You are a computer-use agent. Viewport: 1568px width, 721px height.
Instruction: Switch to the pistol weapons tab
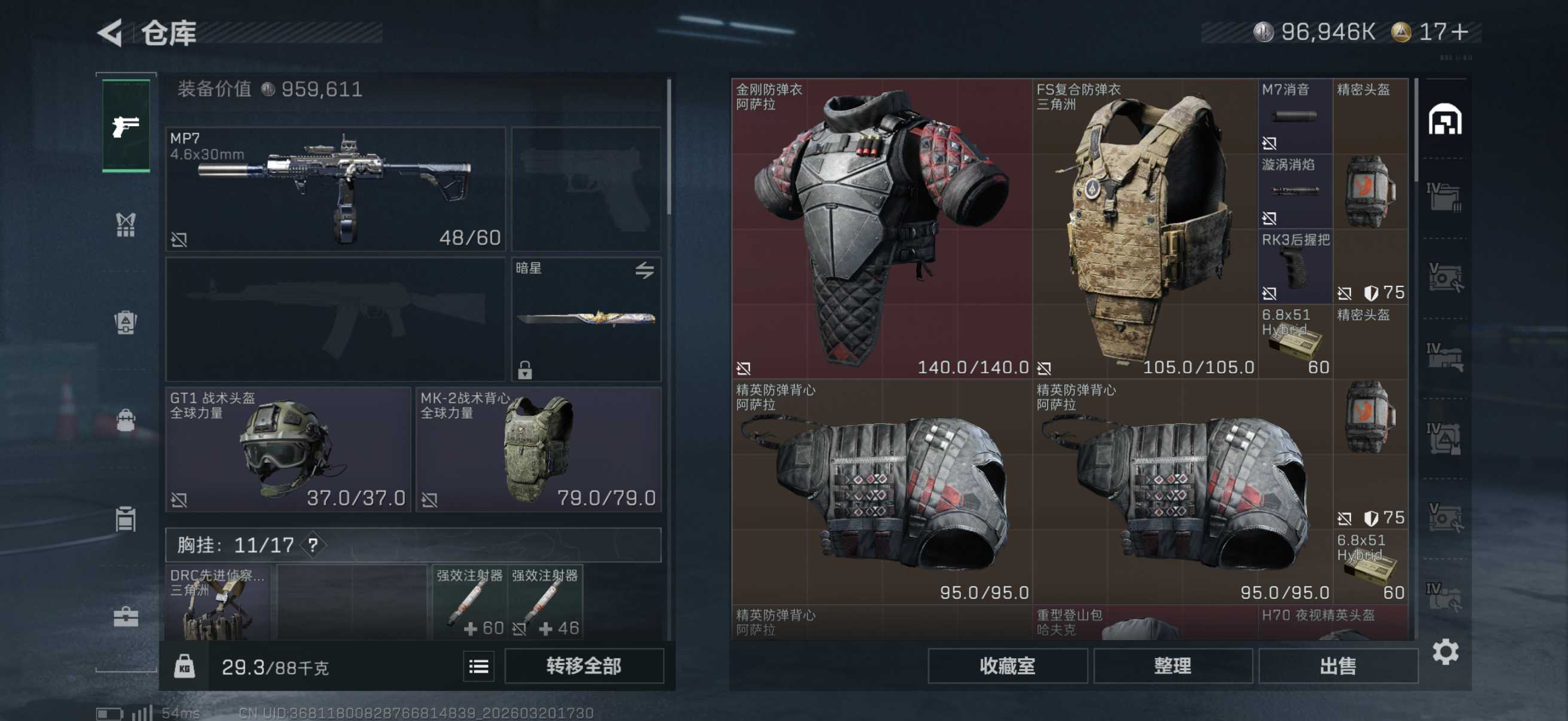[x=126, y=126]
